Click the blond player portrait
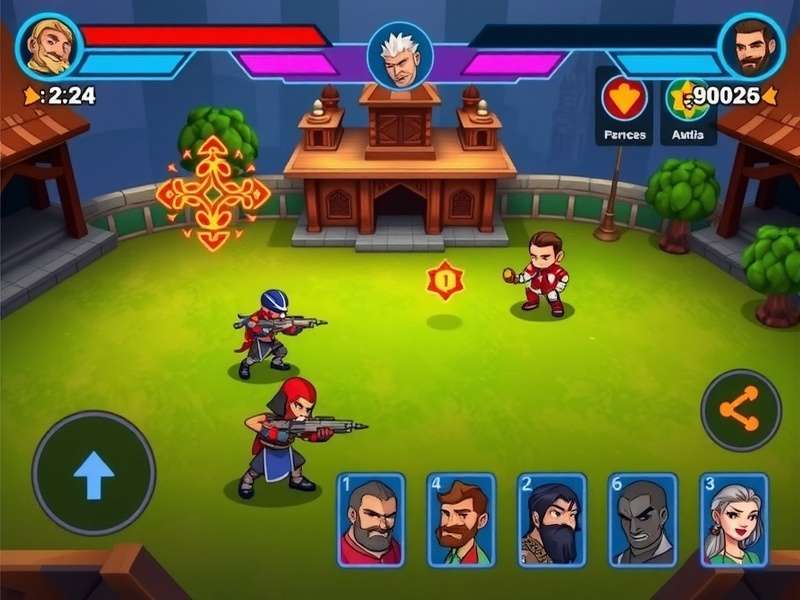800x600 pixels. coord(48,45)
